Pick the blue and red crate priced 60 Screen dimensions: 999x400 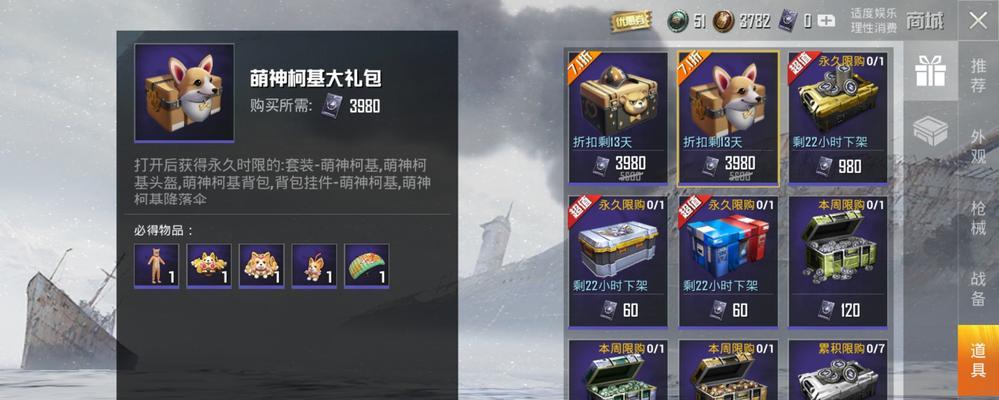pos(728,260)
